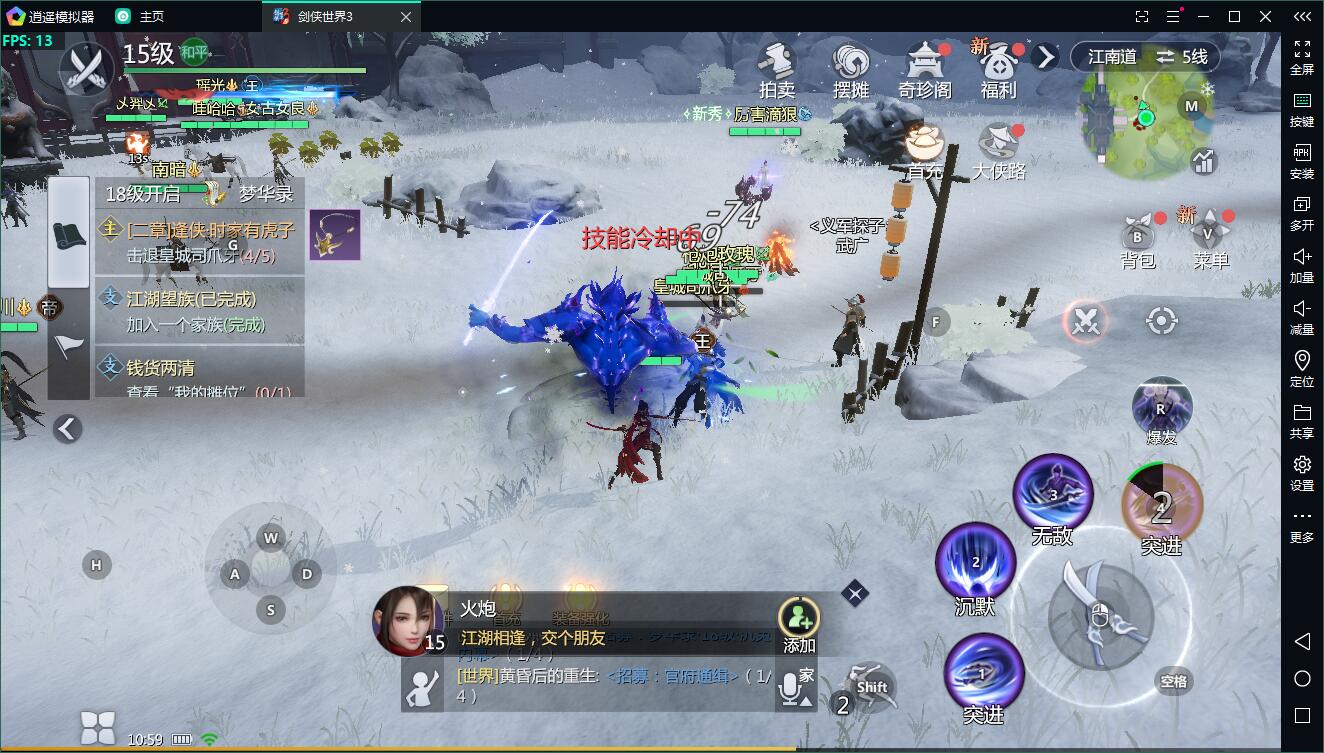Open the 摆摊 stall menu

(851, 68)
